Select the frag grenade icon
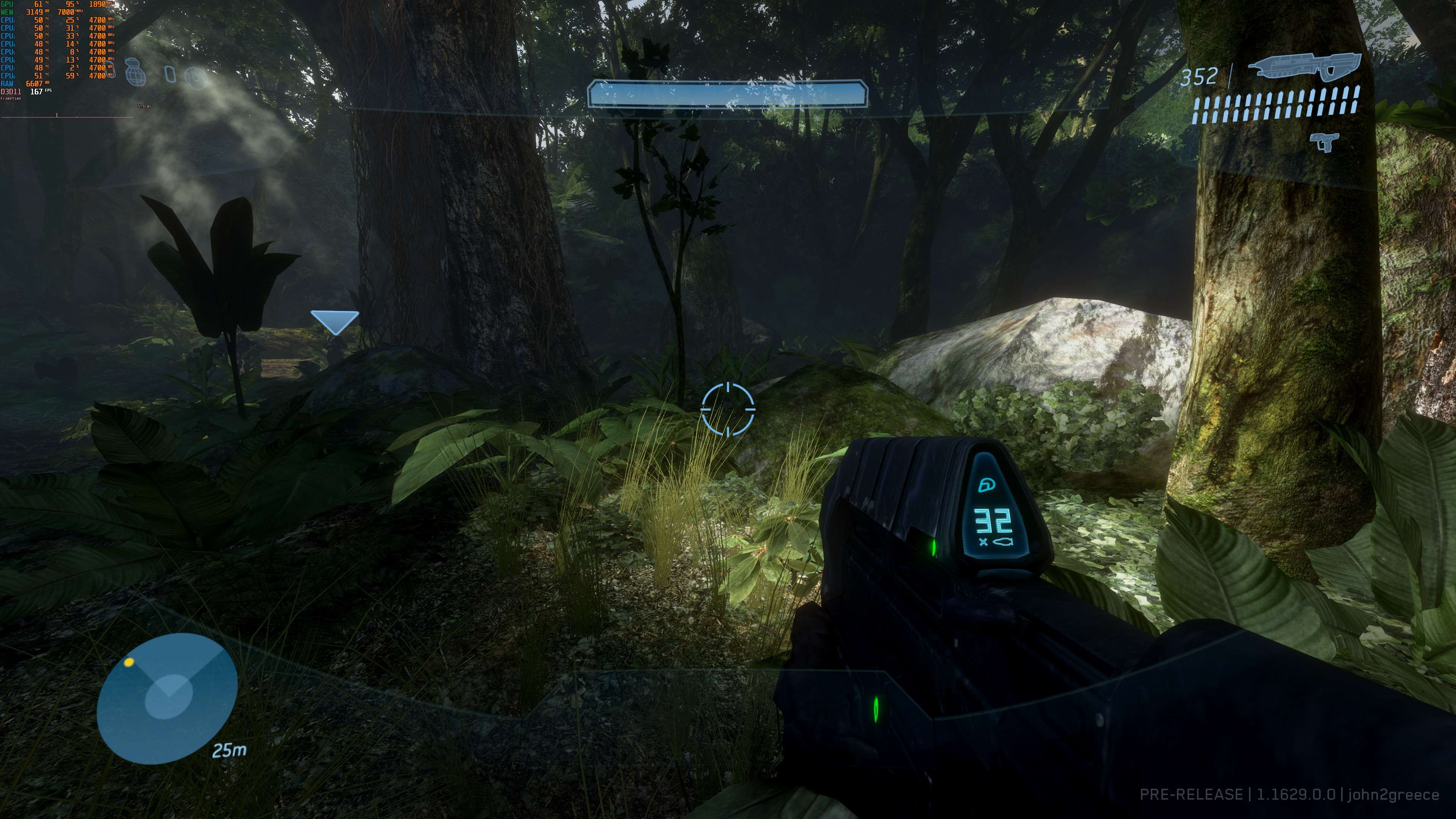The height and width of the screenshot is (819, 1456). tap(136, 72)
